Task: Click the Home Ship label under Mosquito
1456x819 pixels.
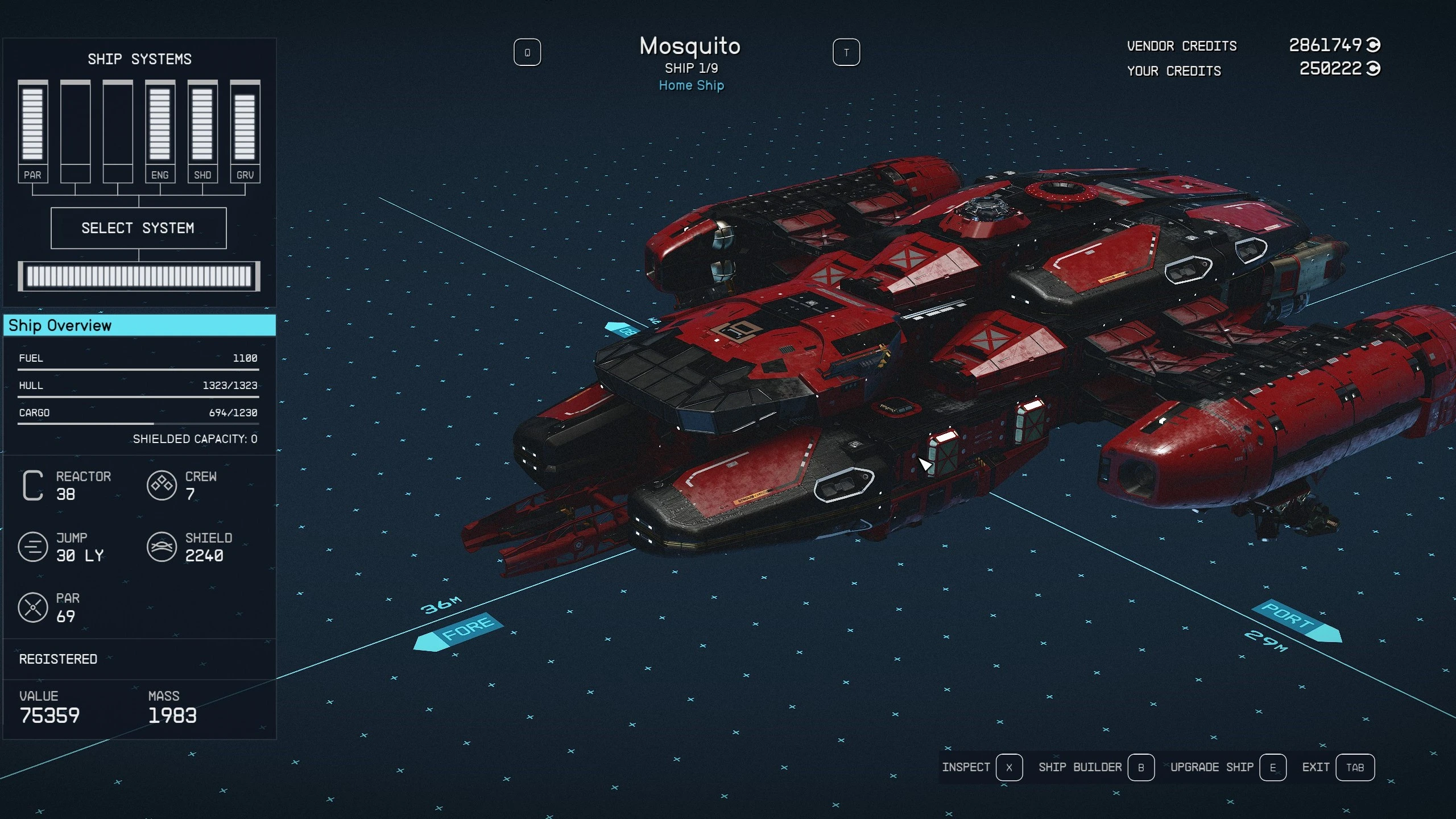Action: point(691,85)
